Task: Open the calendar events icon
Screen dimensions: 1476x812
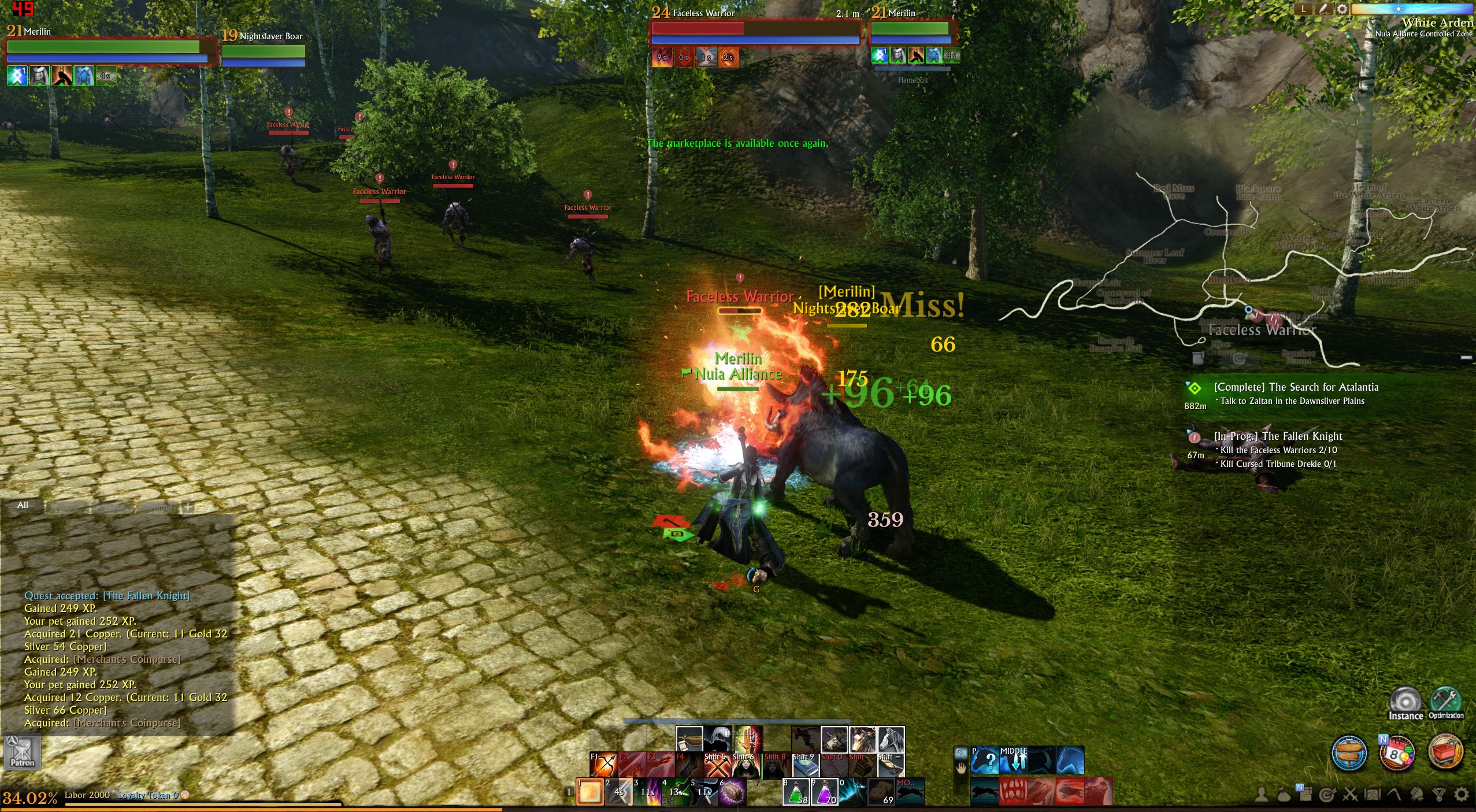Action: (1397, 753)
